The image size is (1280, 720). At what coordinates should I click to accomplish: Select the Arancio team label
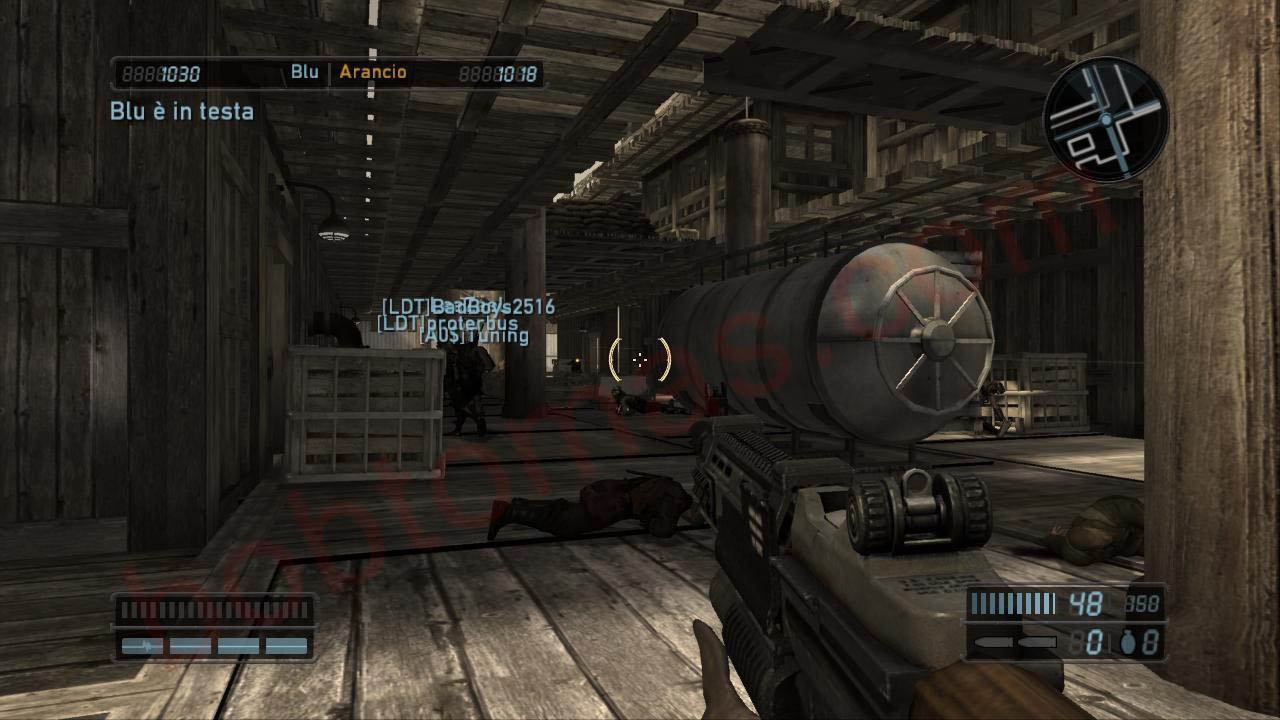click(x=373, y=72)
